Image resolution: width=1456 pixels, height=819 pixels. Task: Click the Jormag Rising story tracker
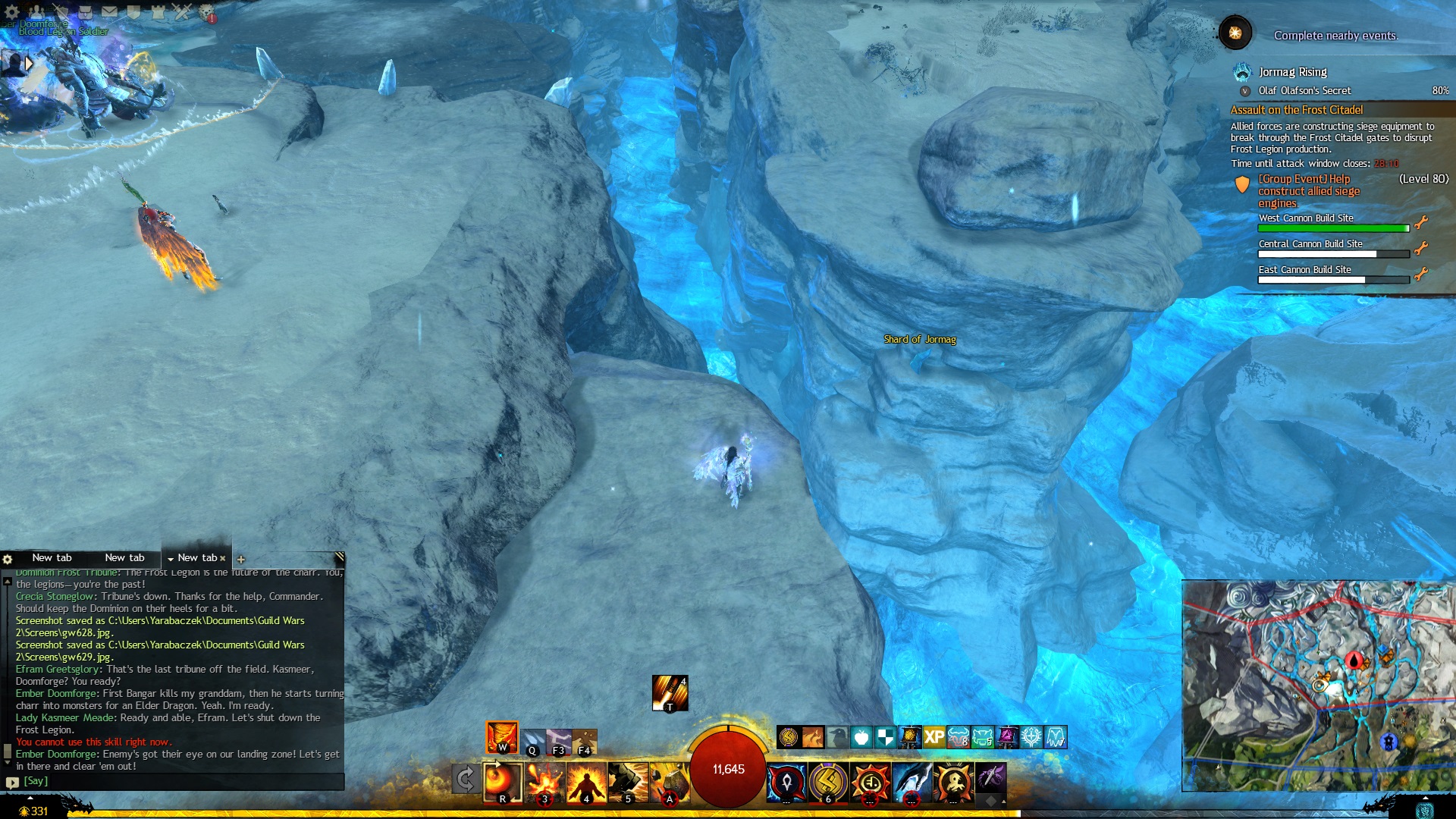[x=1292, y=72]
